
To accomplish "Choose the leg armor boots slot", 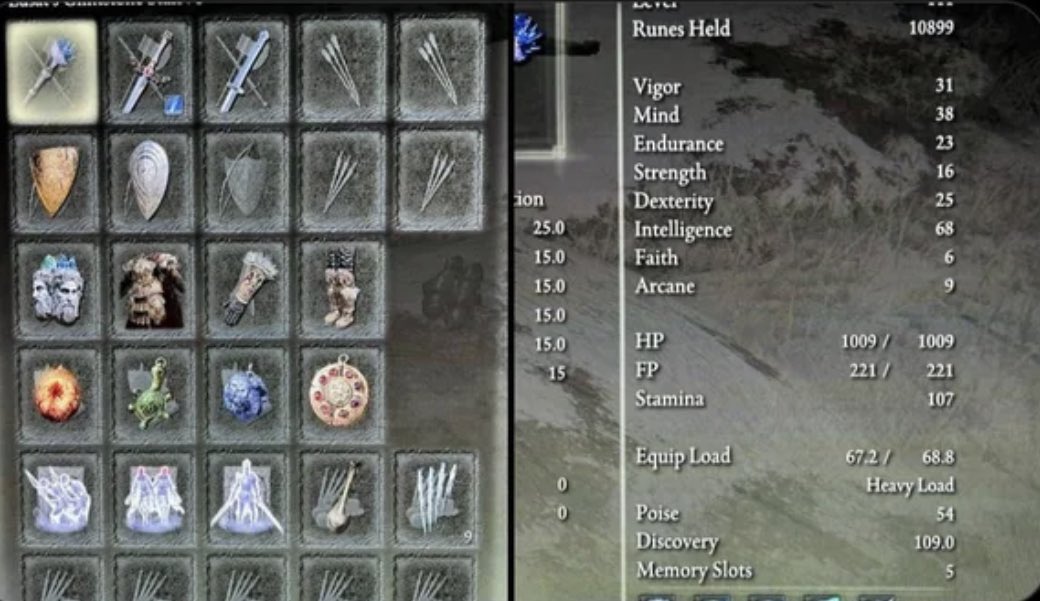I will click(340, 290).
